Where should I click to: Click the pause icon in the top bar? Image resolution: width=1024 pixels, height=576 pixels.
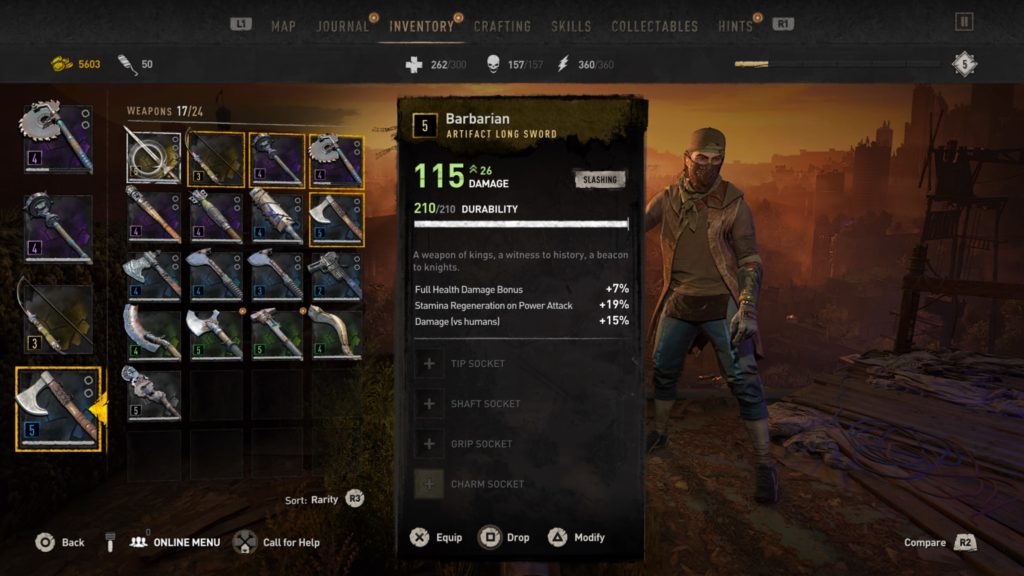pyautogui.click(x=964, y=22)
